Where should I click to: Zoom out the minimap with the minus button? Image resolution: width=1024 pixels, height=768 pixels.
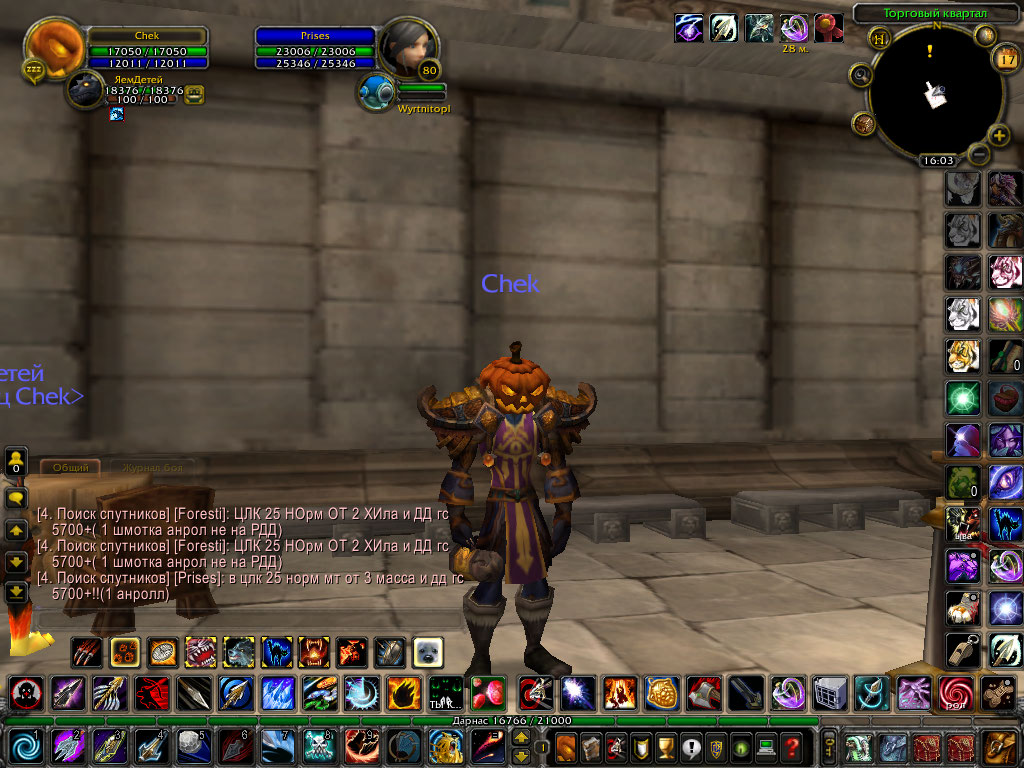pos(979,155)
